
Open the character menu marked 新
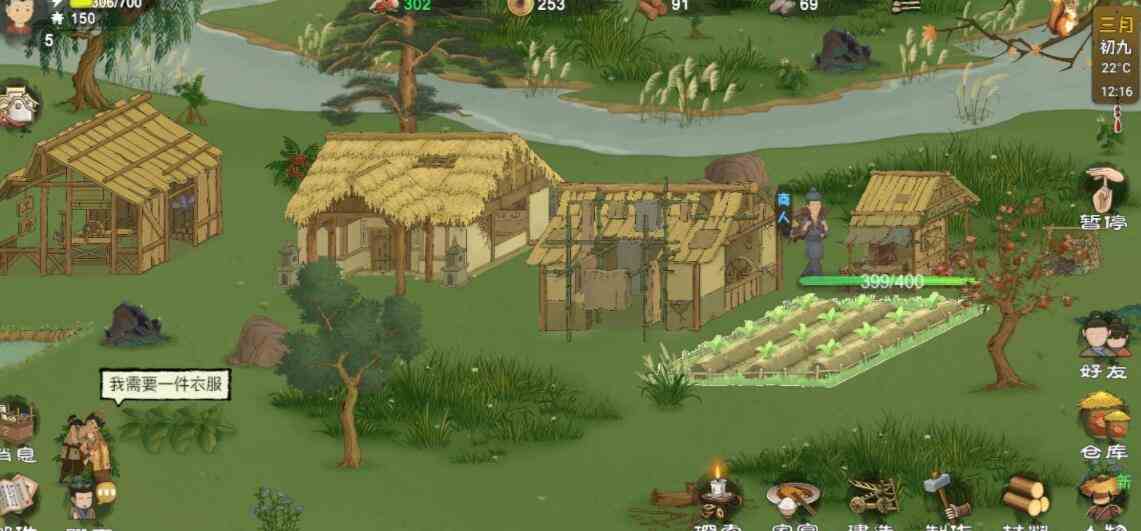[1102, 497]
